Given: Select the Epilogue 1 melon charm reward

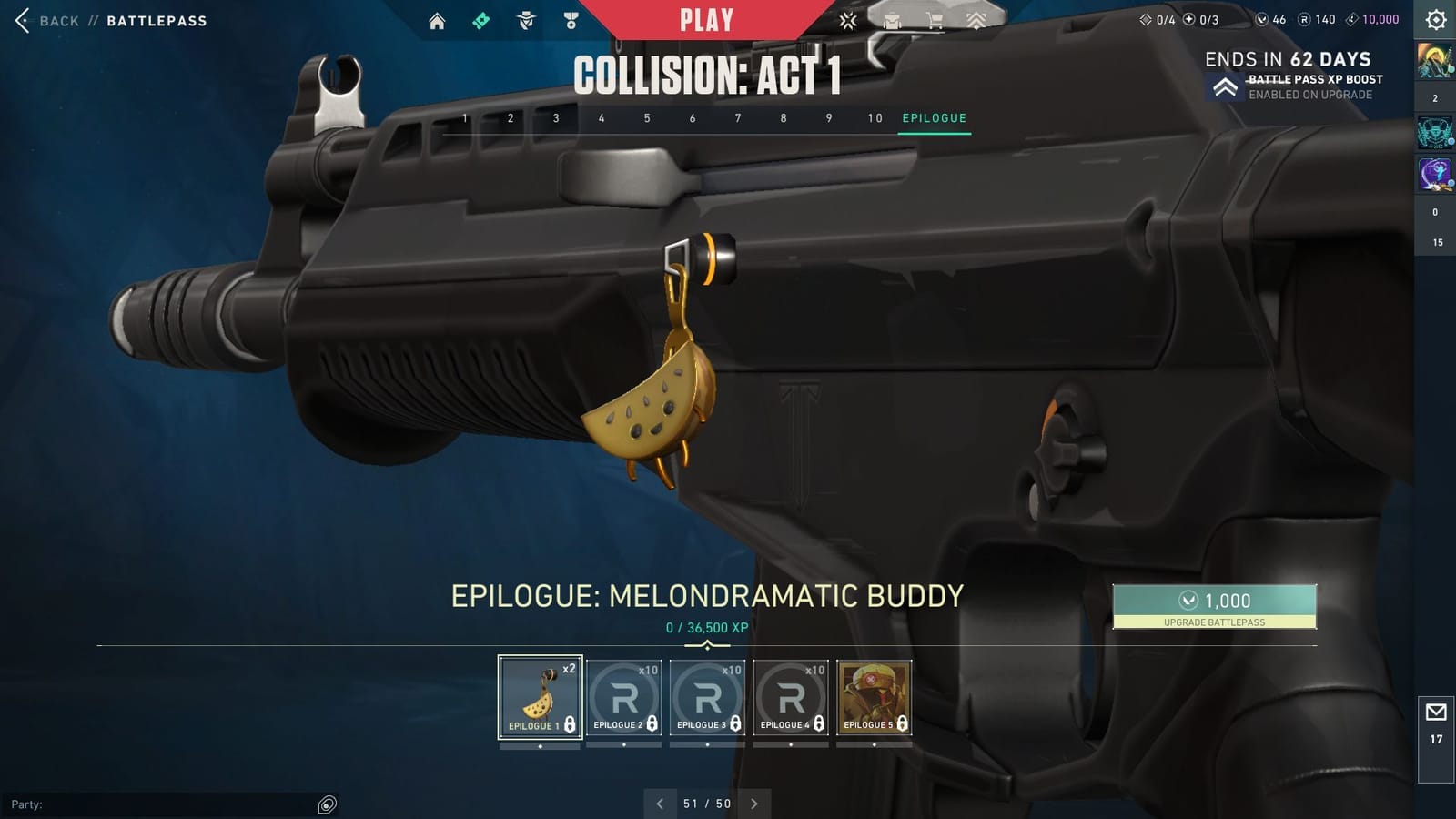Looking at the screenshot, I should point(539,696).
